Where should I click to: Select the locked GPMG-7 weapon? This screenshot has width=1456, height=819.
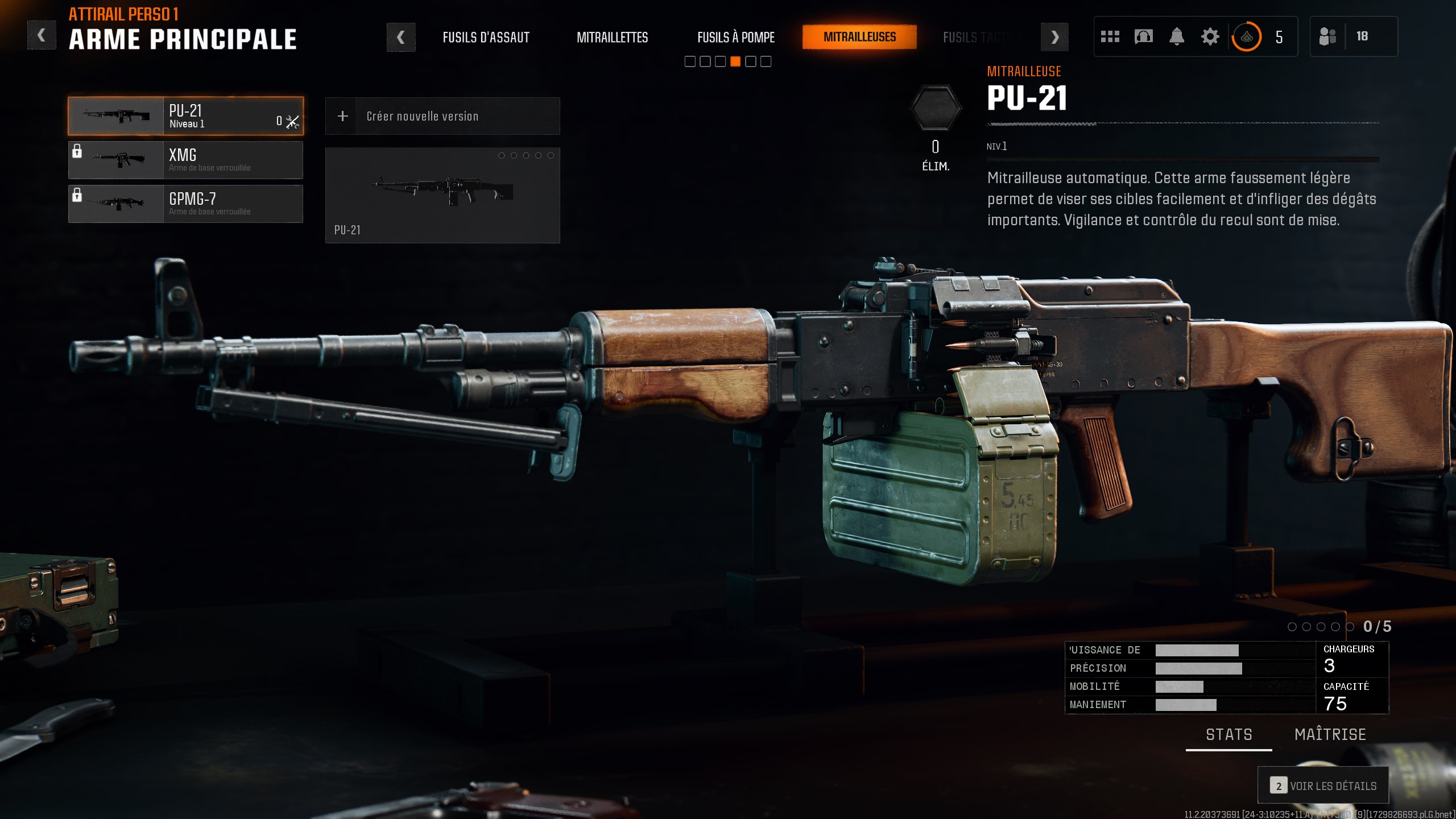(x=186, y=204)
